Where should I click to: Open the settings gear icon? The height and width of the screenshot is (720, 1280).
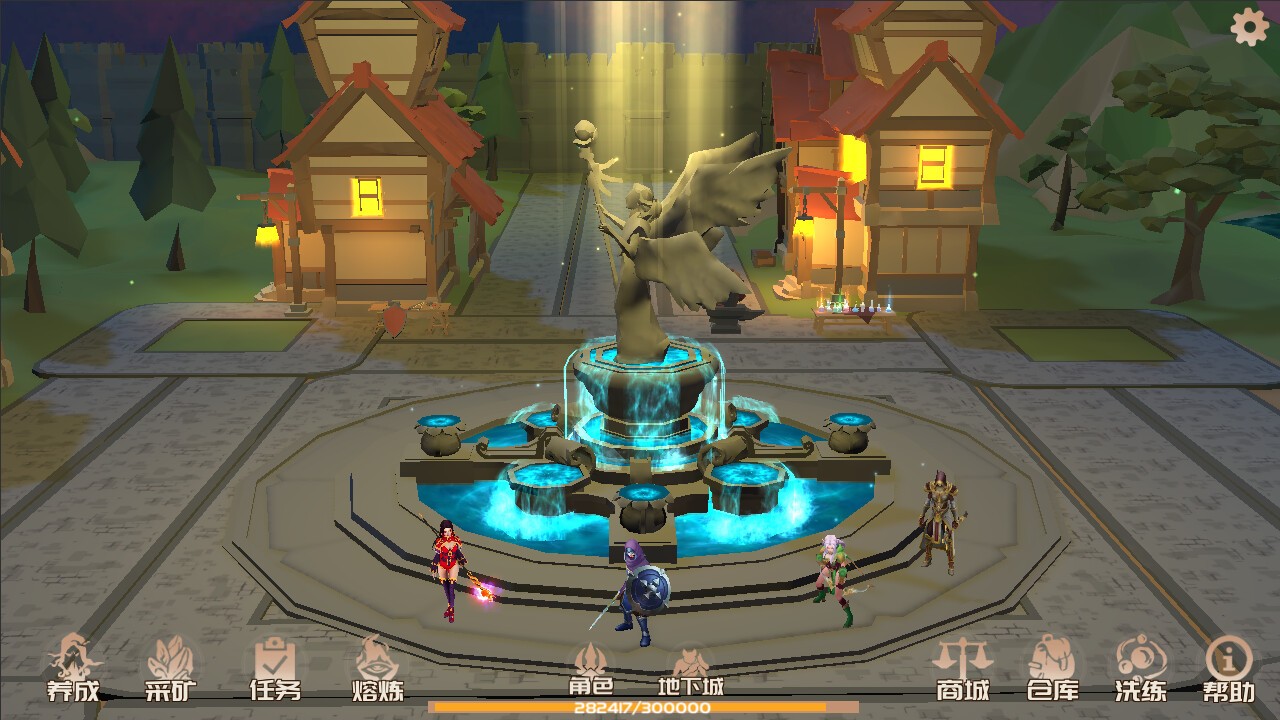click(1249, 27)
